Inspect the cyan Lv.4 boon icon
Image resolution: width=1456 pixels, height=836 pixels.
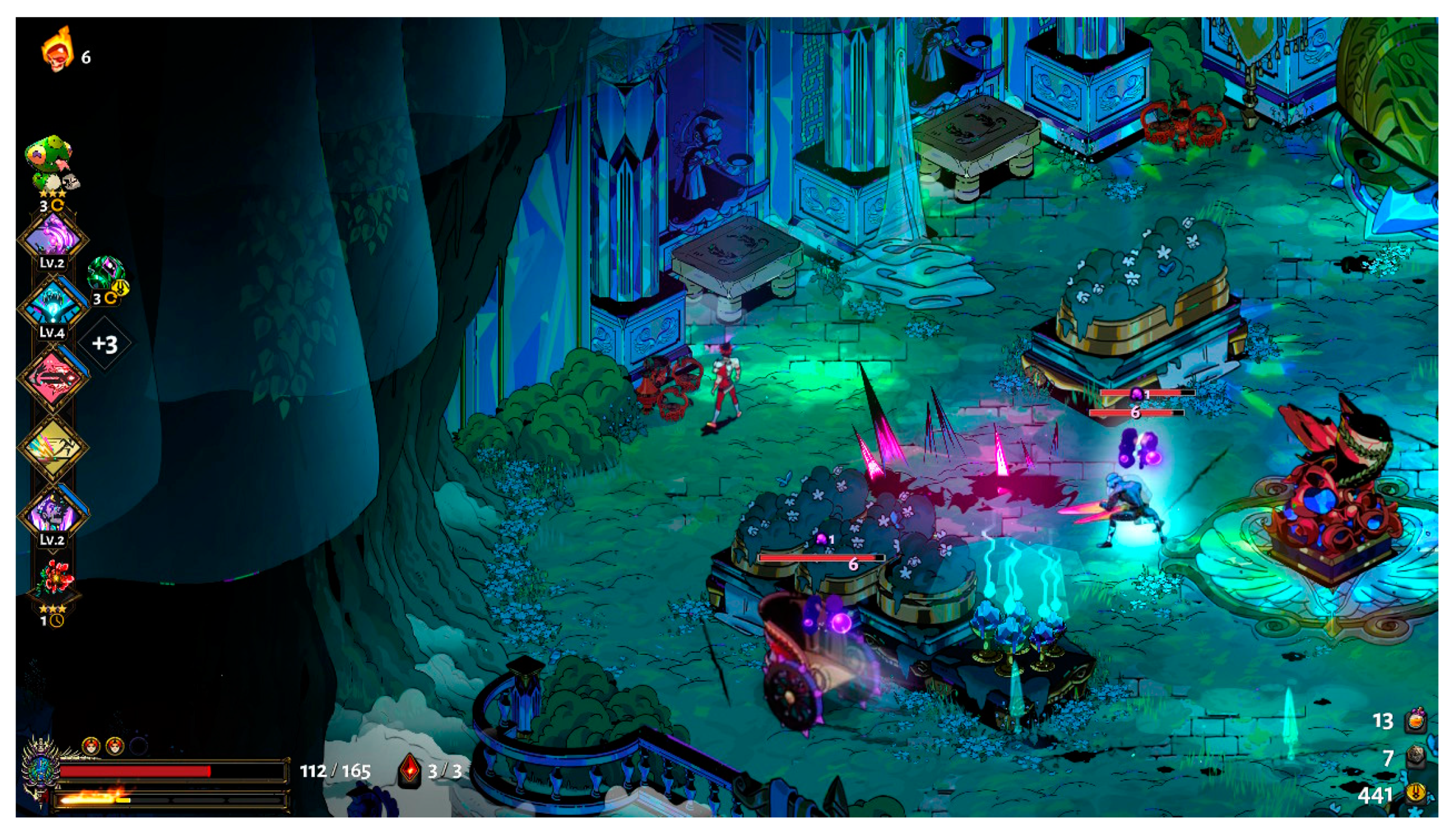53,305
